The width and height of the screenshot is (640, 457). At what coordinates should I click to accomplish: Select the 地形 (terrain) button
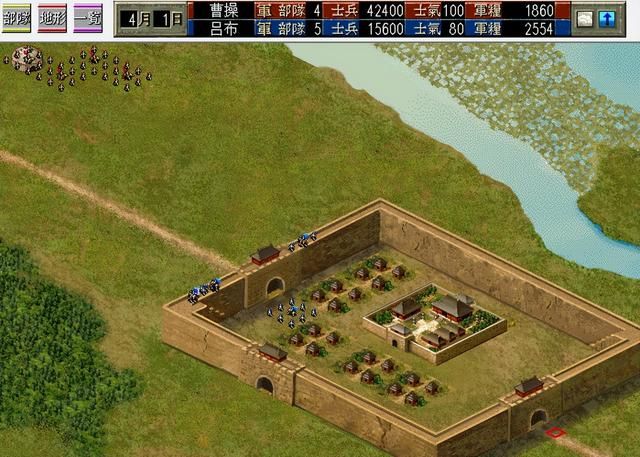pyautogui.click(x=53, y=18)
